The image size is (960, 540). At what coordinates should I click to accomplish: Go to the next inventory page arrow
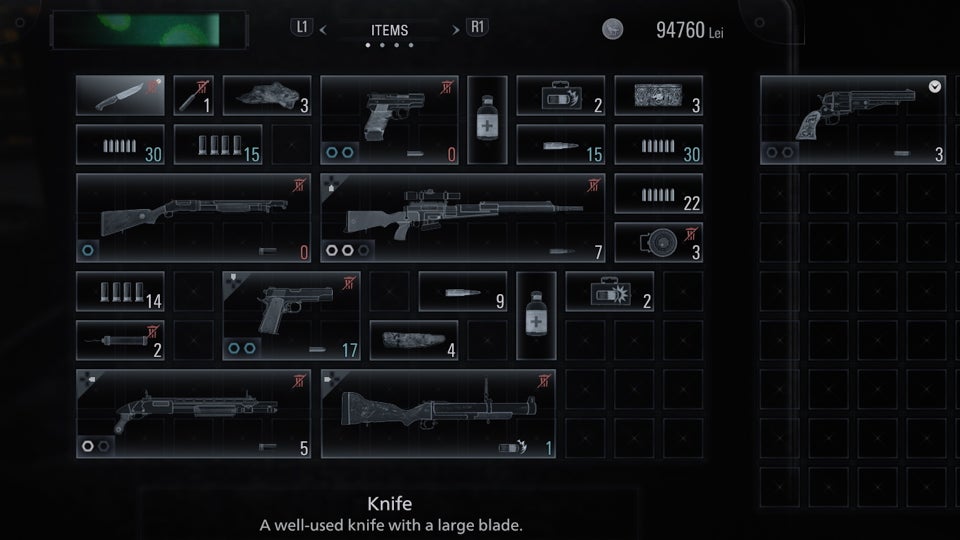click(458, 29)
